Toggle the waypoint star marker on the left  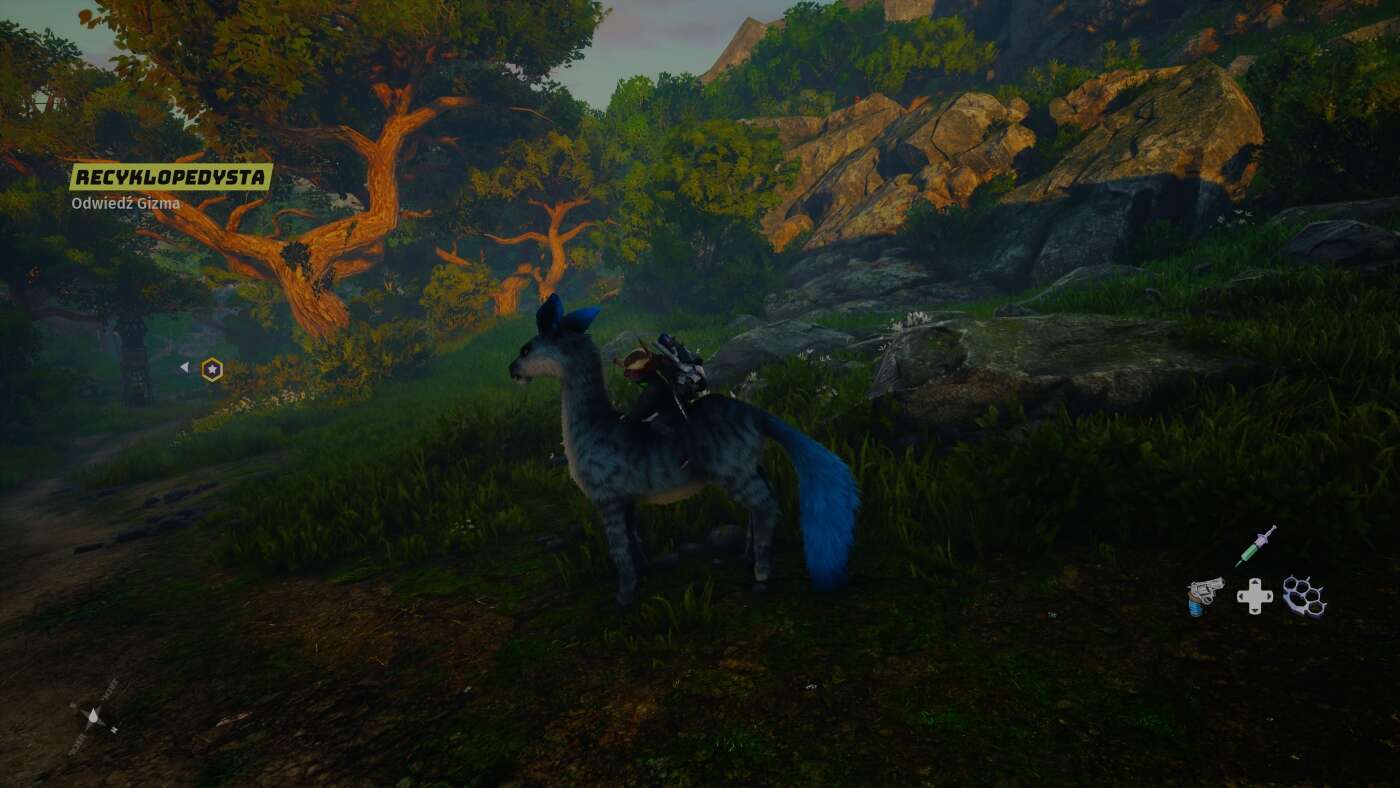pyautogui.click(x=213, y=368)
